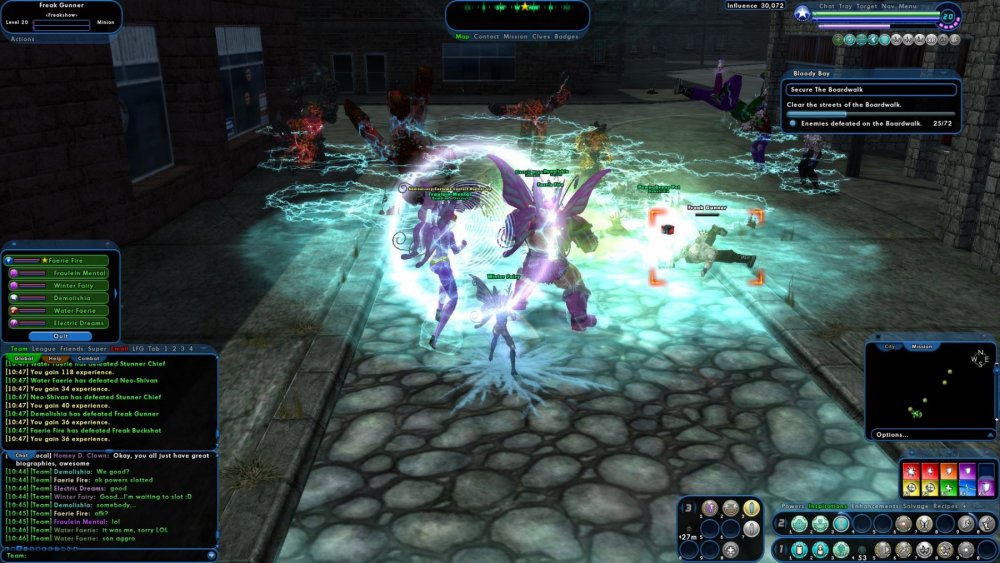Click the Team chat input field
Image resolution: width=1000 pixels, height=563 pixels.
(110, 555)
